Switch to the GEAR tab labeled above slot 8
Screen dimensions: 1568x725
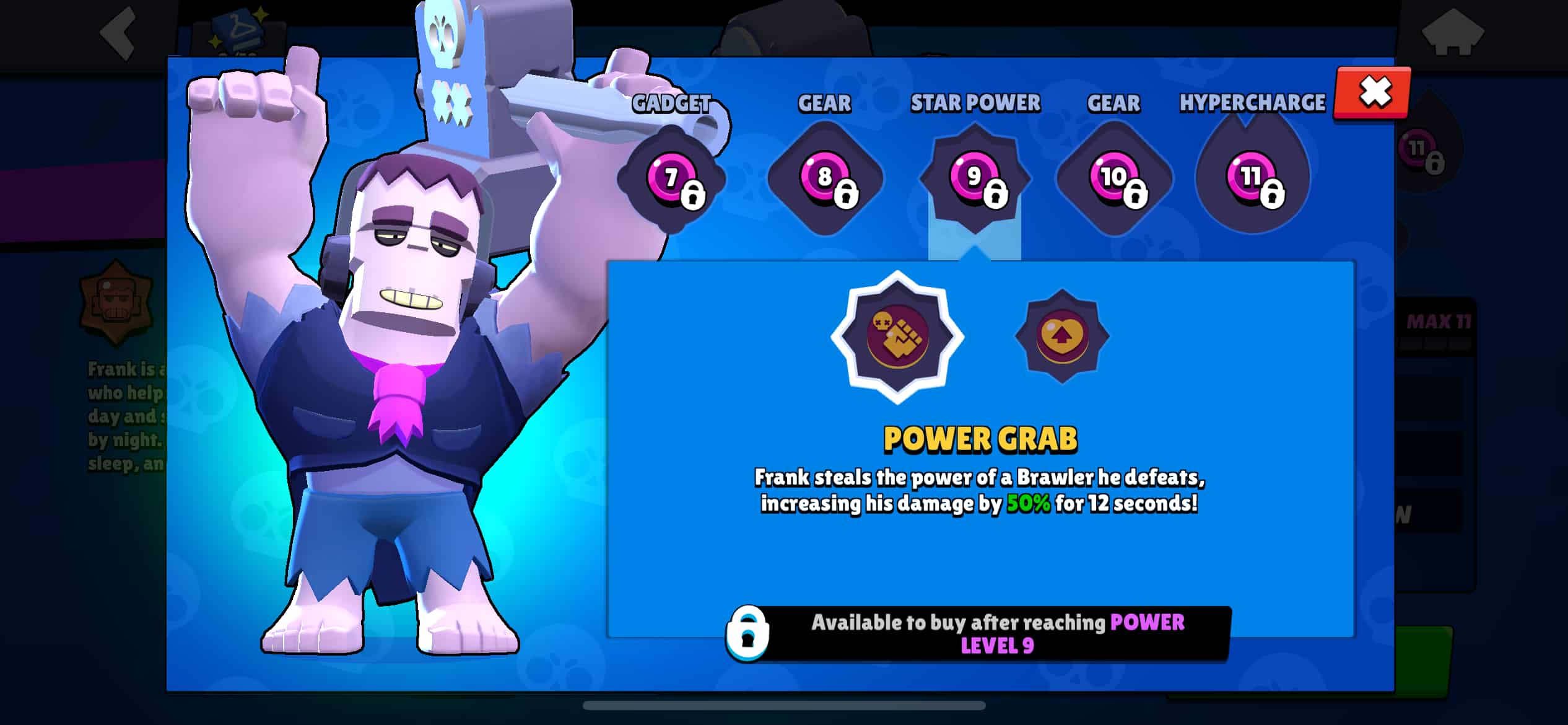824,104
